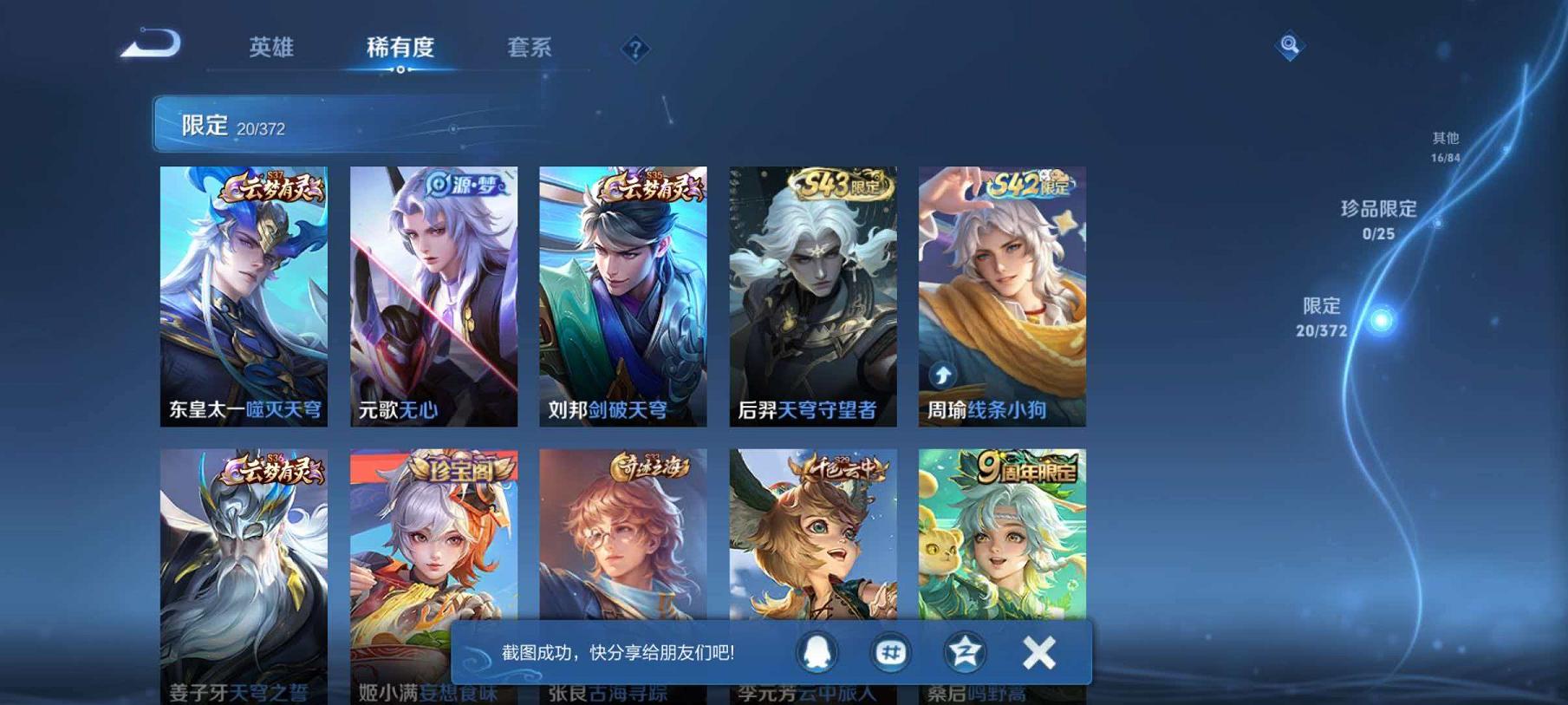The width and height of the screenshot is (1568, 705).
Task: Switch to the 套系 tab
Action: coord(530,49)
